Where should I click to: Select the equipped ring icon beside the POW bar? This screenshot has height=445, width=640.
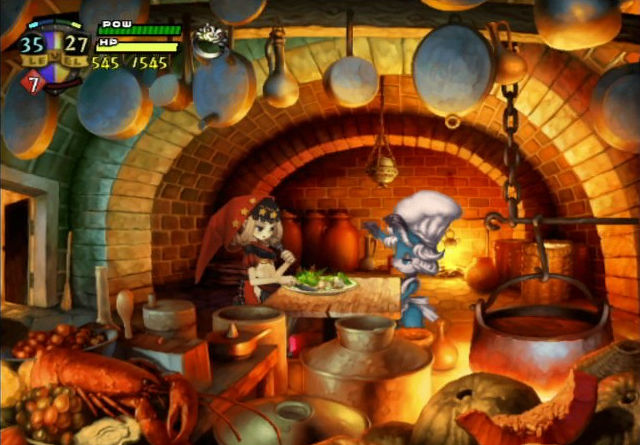(x=208, y=40)
